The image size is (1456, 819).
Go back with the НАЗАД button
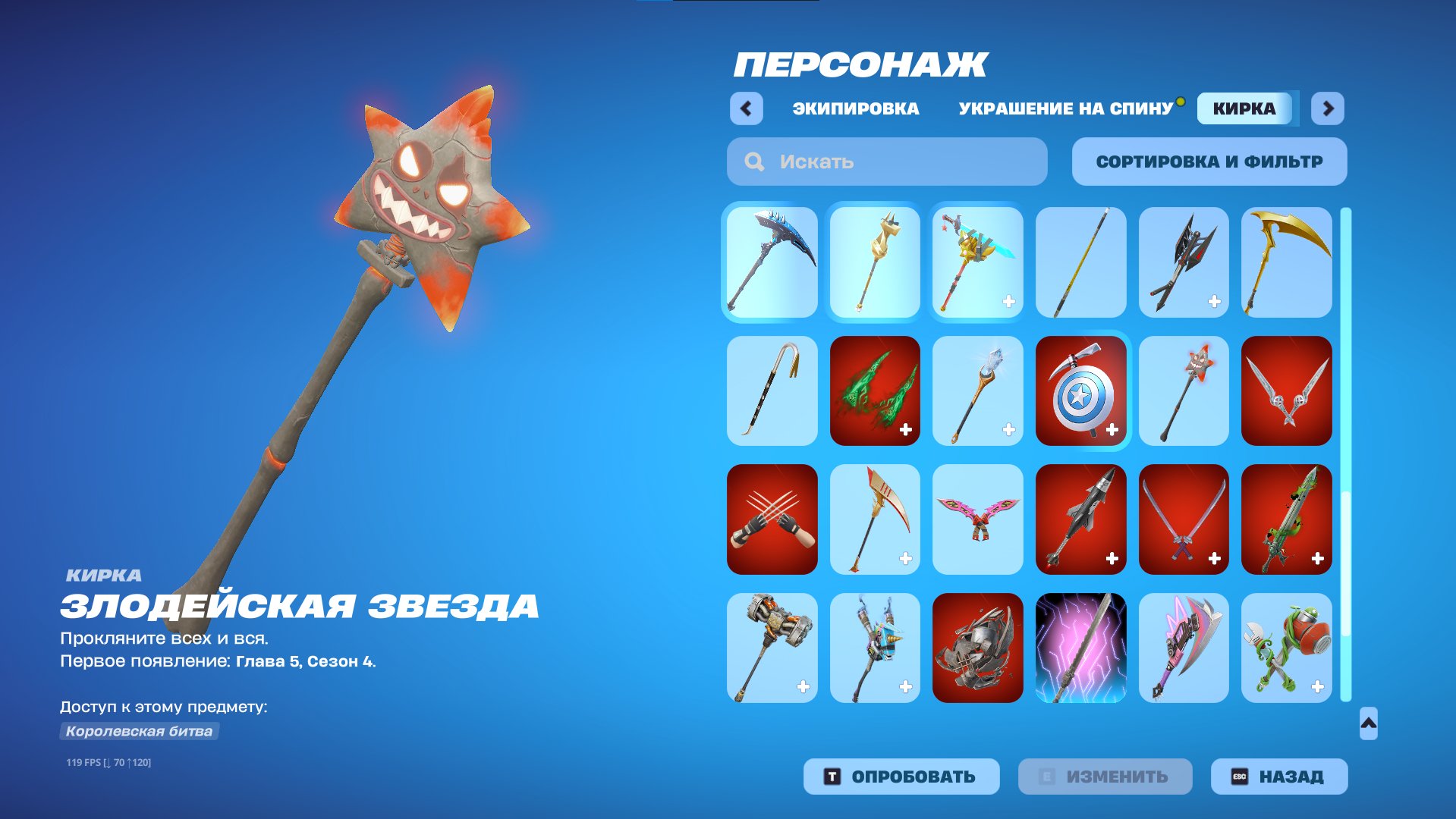[x=1278, y=777]
